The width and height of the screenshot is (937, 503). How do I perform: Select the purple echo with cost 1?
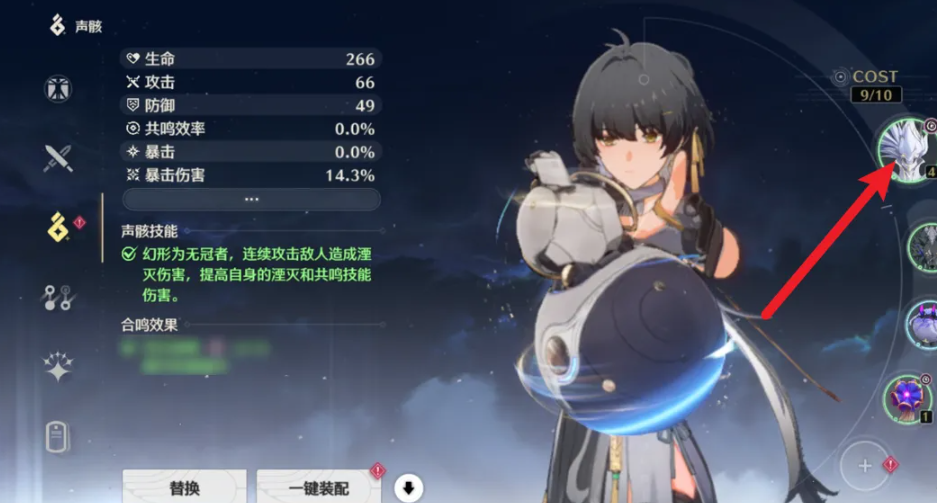908,397
